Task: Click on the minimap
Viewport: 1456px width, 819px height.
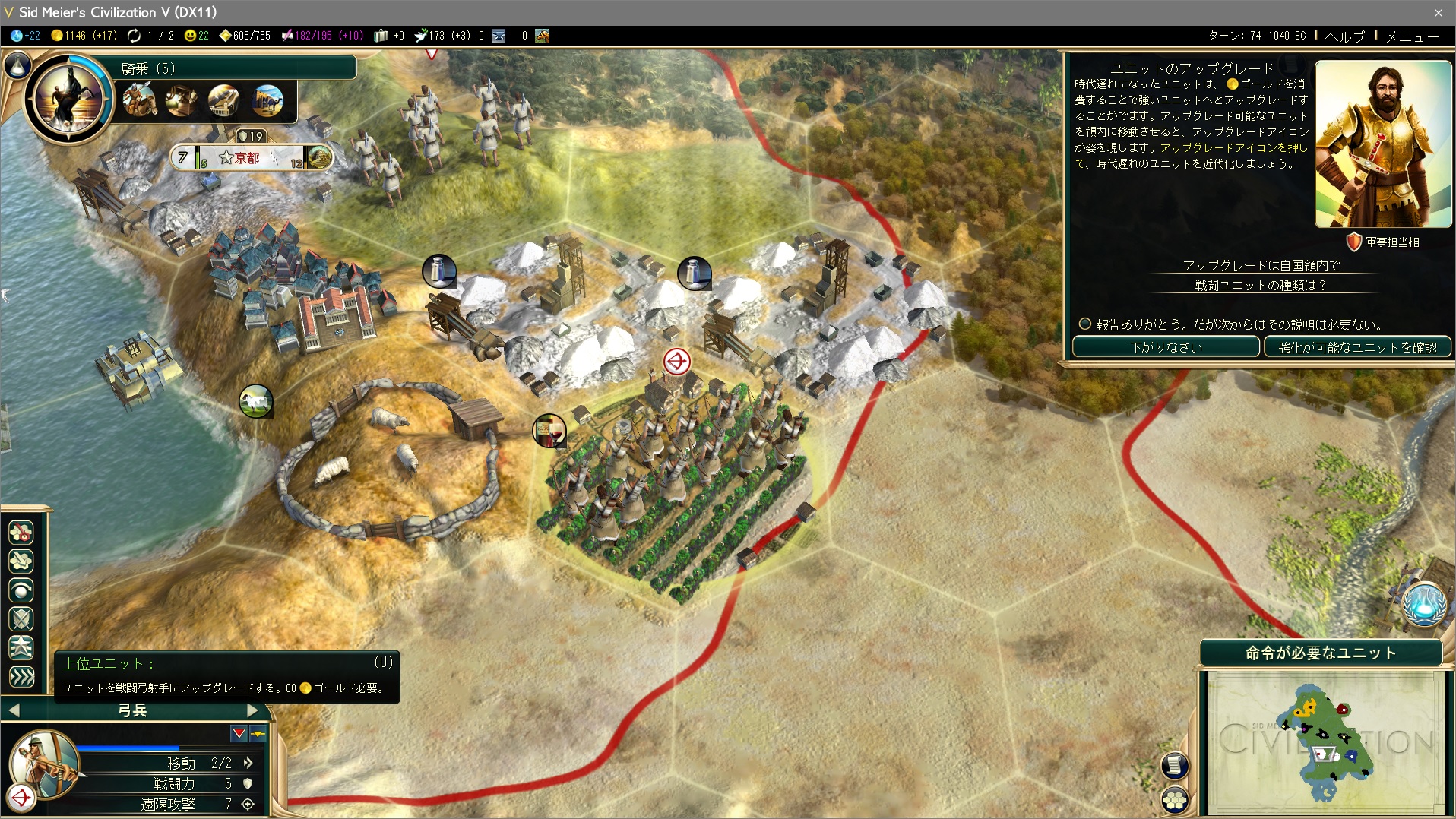Action: point(1324,741)
